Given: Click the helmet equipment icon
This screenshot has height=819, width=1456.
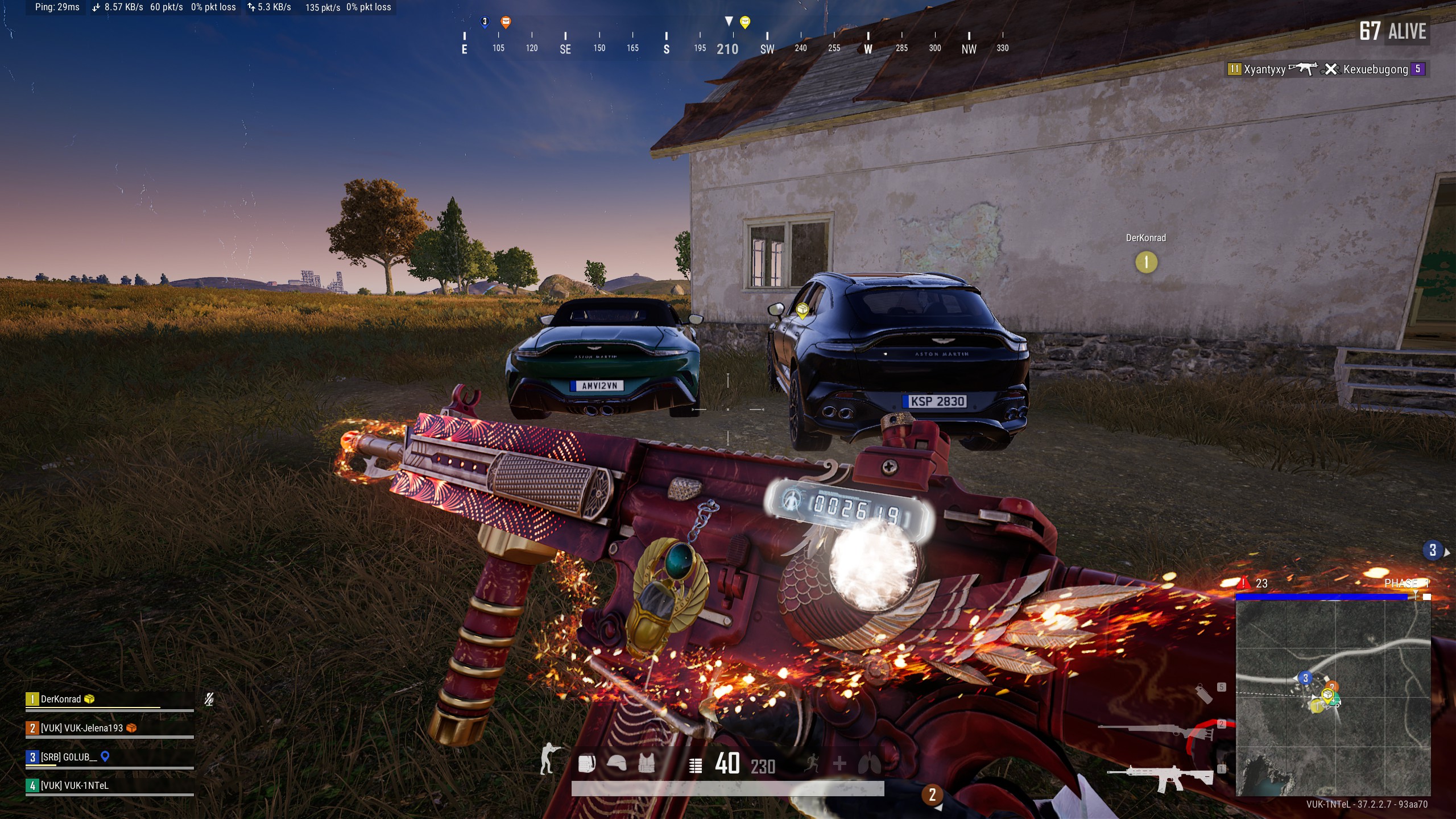Looking at the screenshot, I should (617, 764).
